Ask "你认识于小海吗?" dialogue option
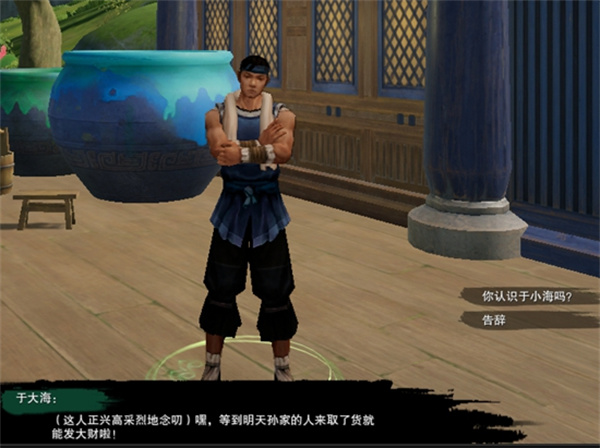 pos(526,296)
